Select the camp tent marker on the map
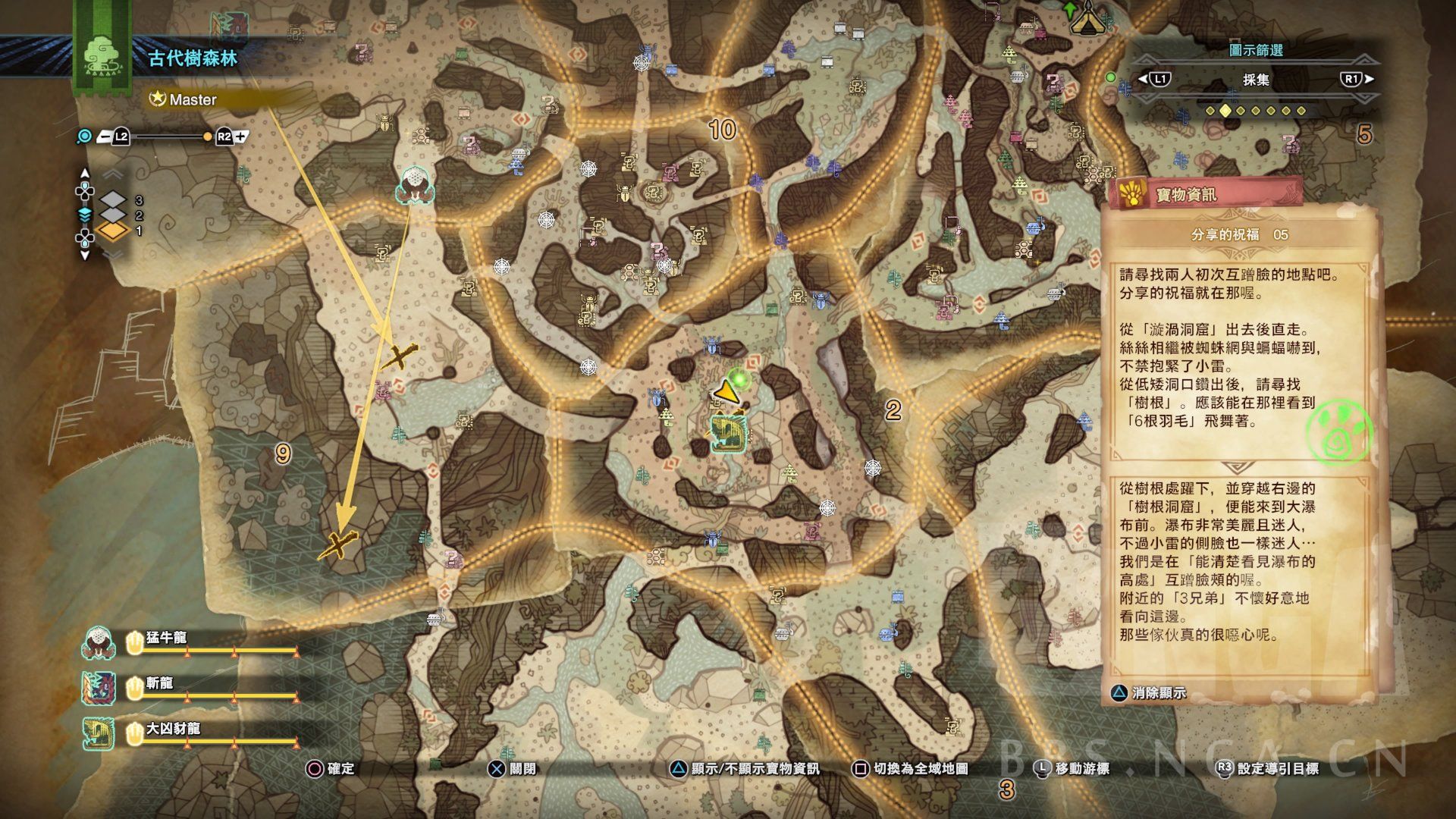1456x819 pixels. (1087, 17)
